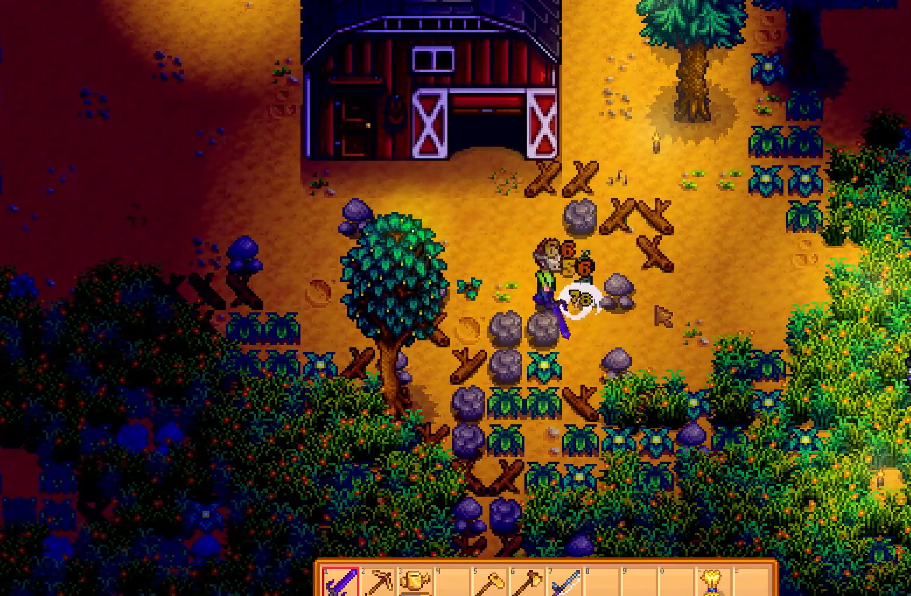Select the hoe in the hotbar
The image size is (911, 596).
point(491,582)
